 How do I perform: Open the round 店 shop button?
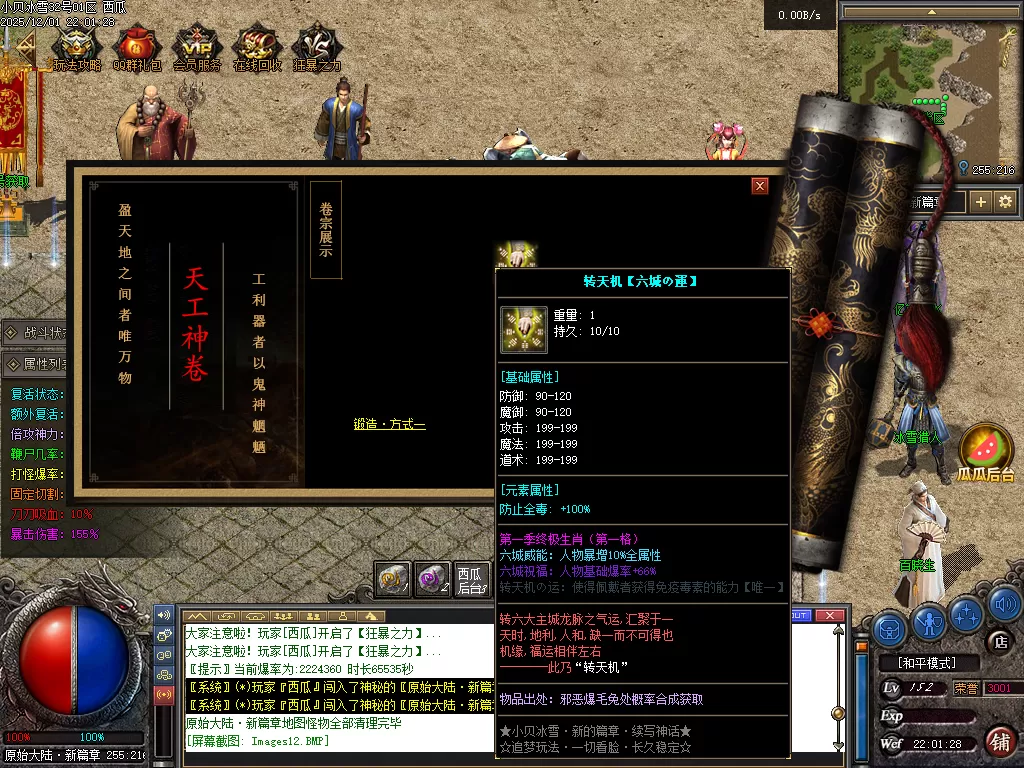[x=997, y=641]
